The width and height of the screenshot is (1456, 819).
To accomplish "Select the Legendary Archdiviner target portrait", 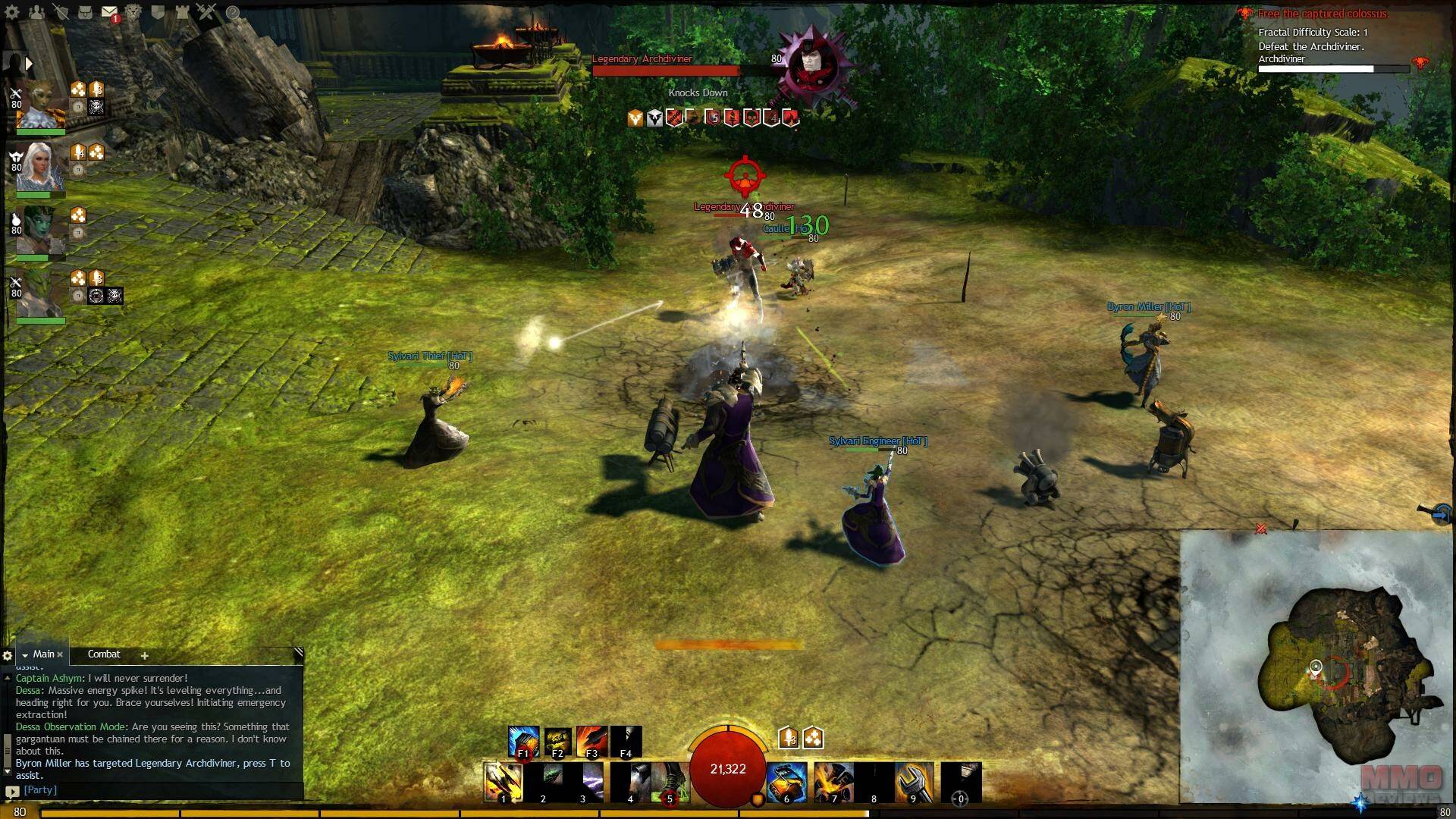I will (x=813, y=65).
